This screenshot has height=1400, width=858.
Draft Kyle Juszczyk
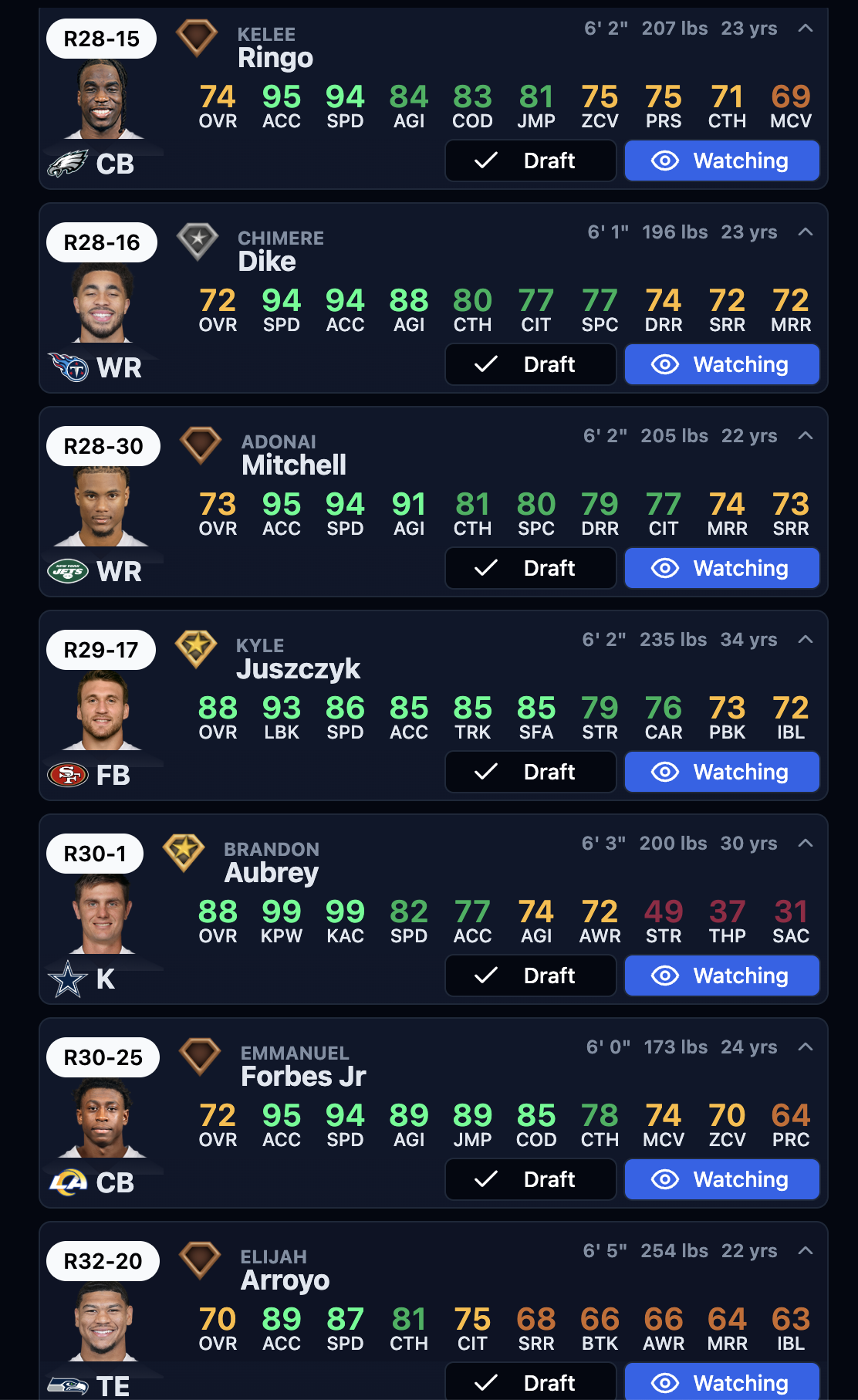(530, 772)
